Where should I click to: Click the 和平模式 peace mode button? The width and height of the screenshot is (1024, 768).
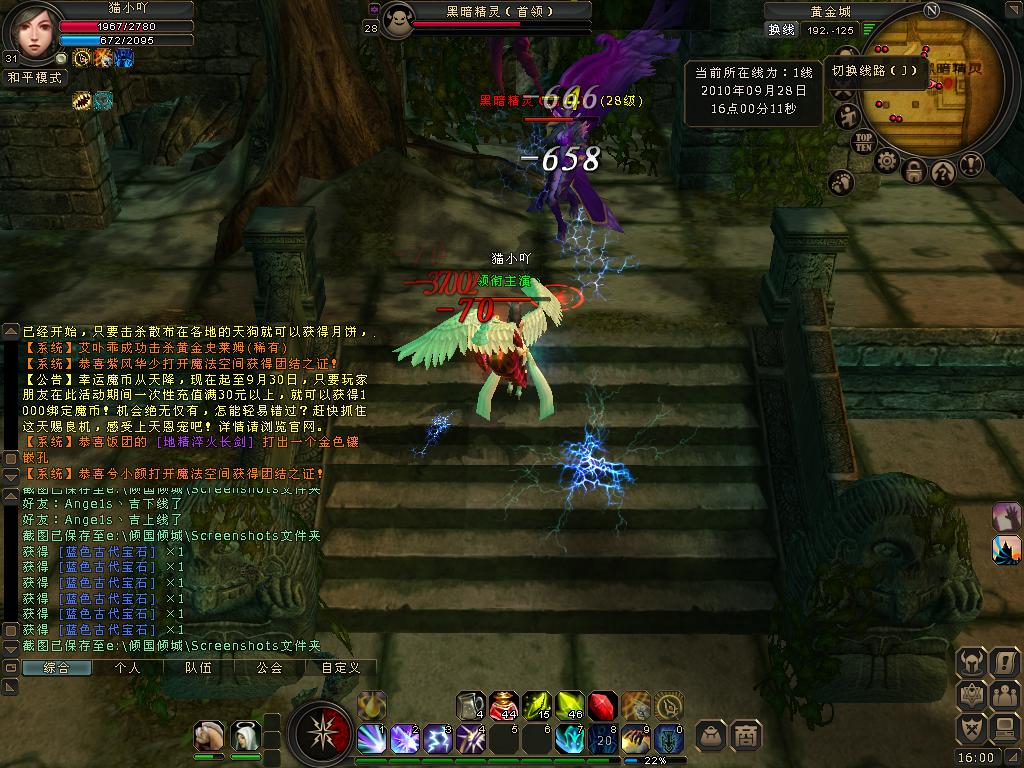coord(35,77)
